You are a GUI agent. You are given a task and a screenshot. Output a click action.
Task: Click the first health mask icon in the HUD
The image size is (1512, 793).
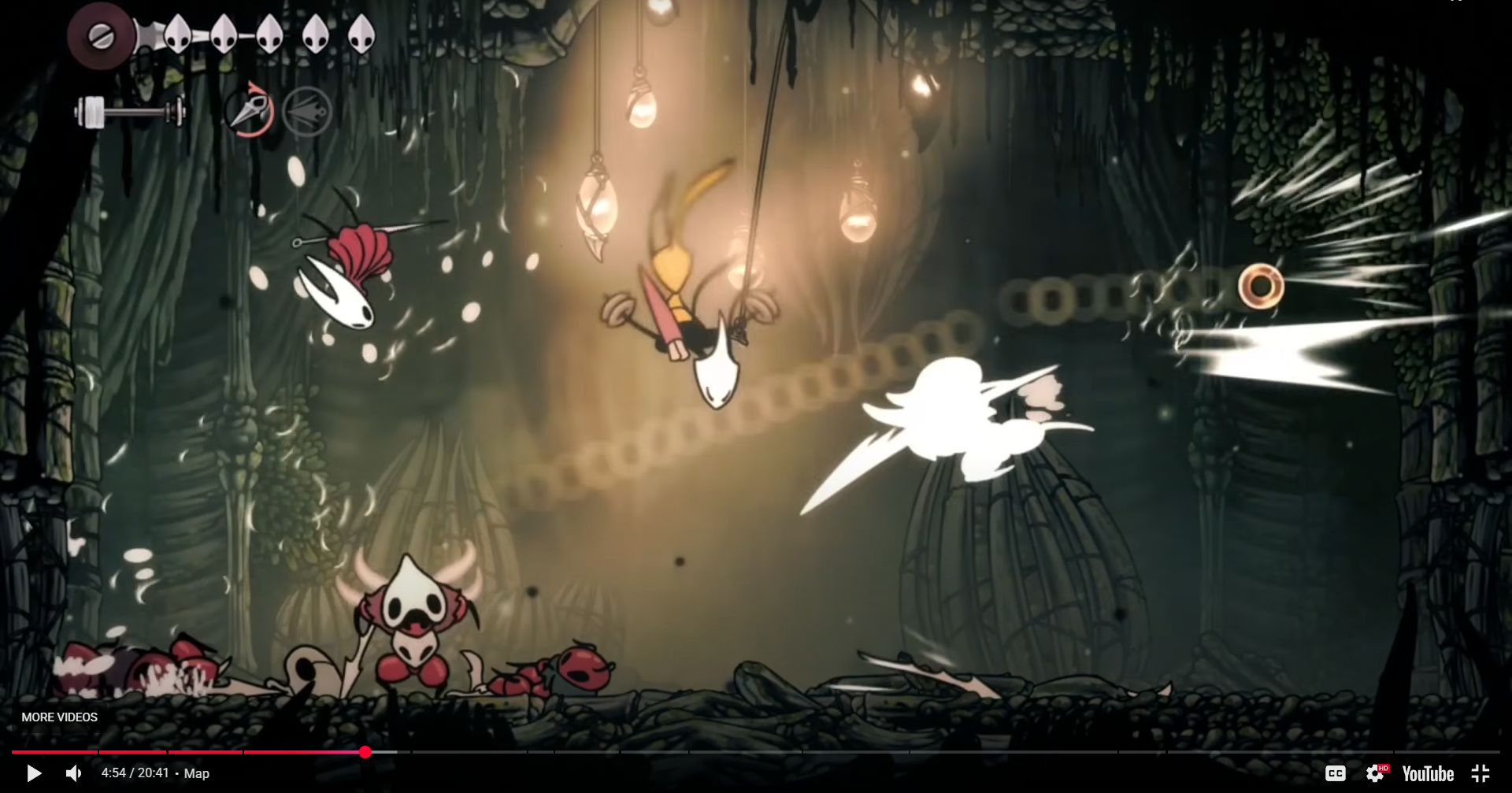(177, 35)
